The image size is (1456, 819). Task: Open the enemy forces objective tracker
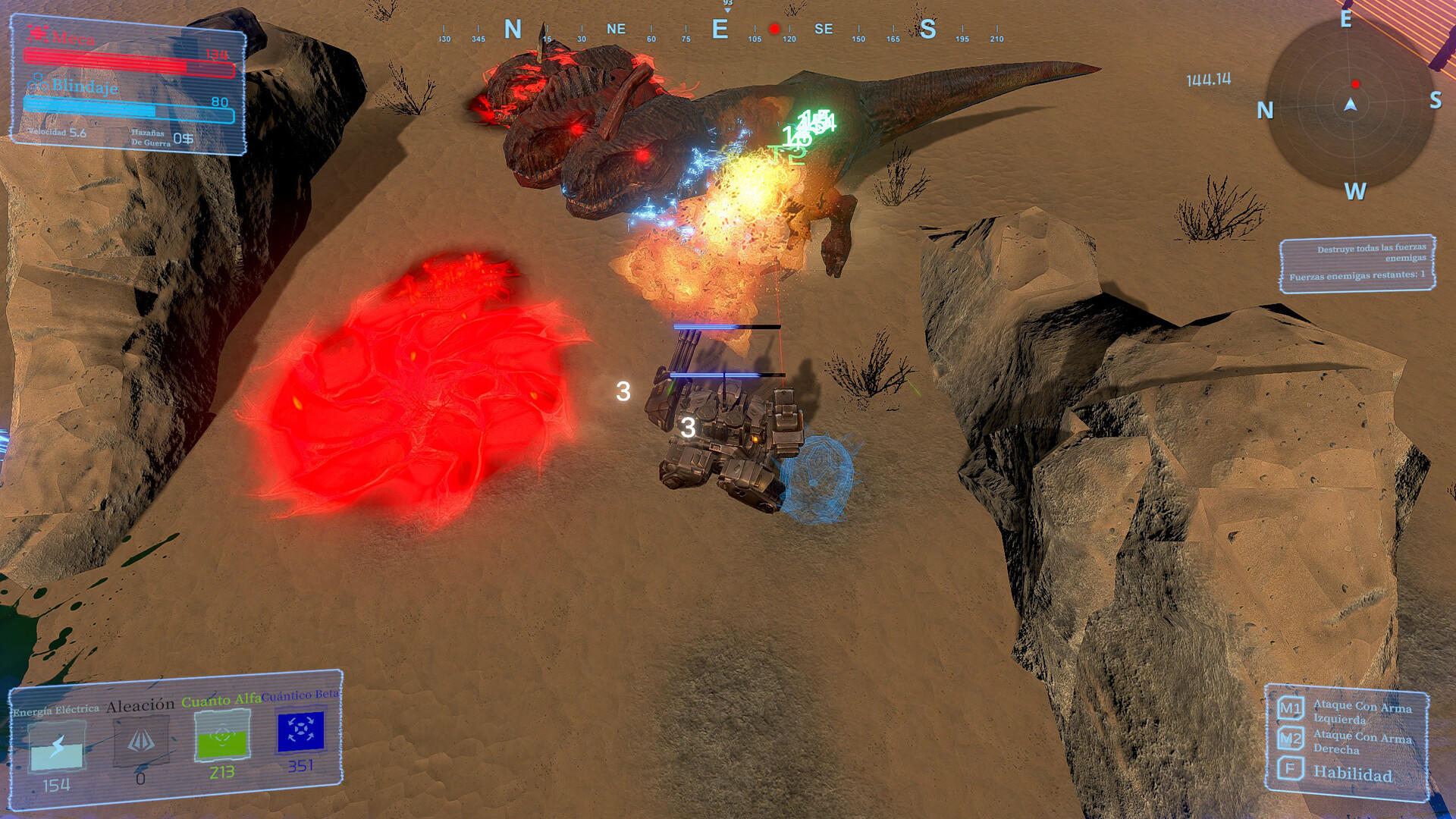point(1357,262)
